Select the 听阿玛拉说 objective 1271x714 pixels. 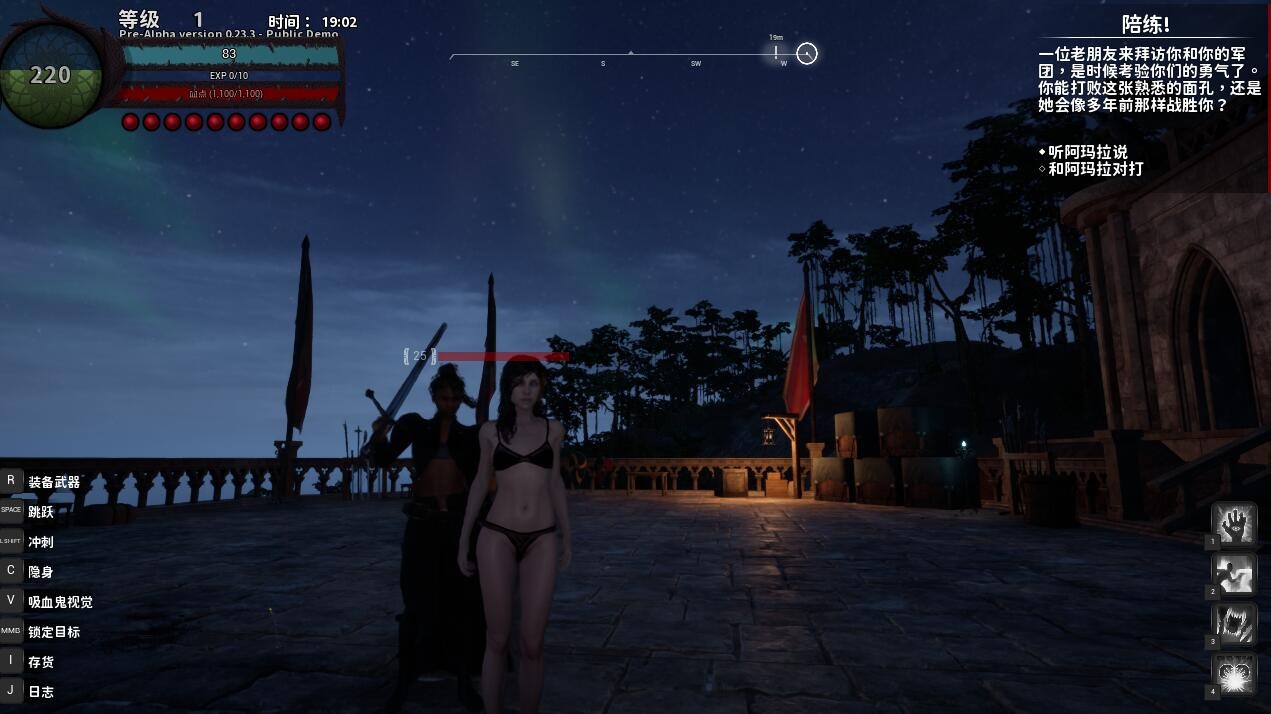pos(1088,152)
